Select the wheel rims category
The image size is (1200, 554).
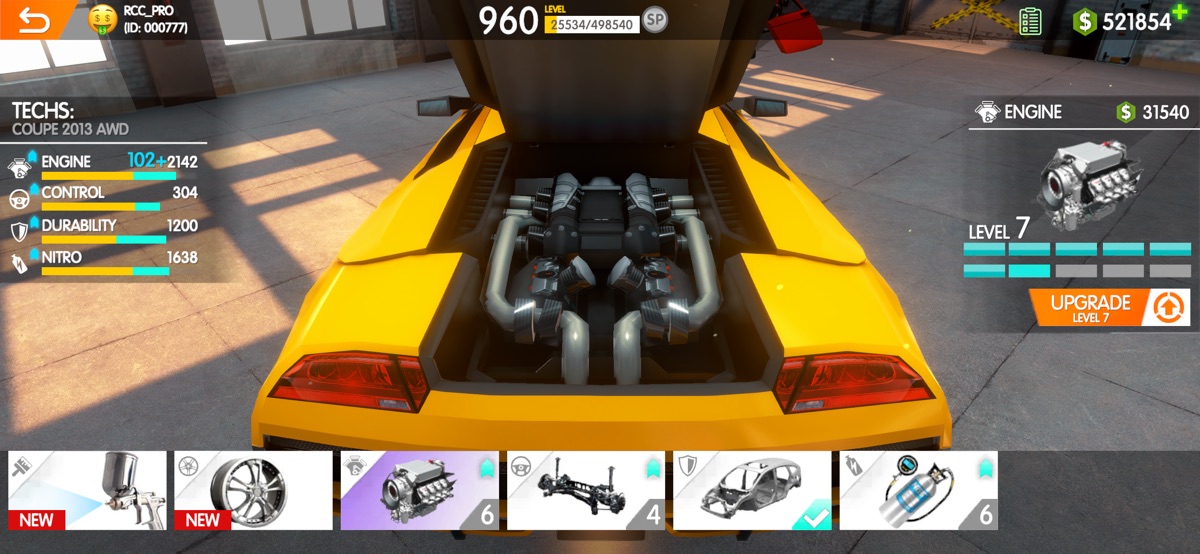[x=253, y=490]
